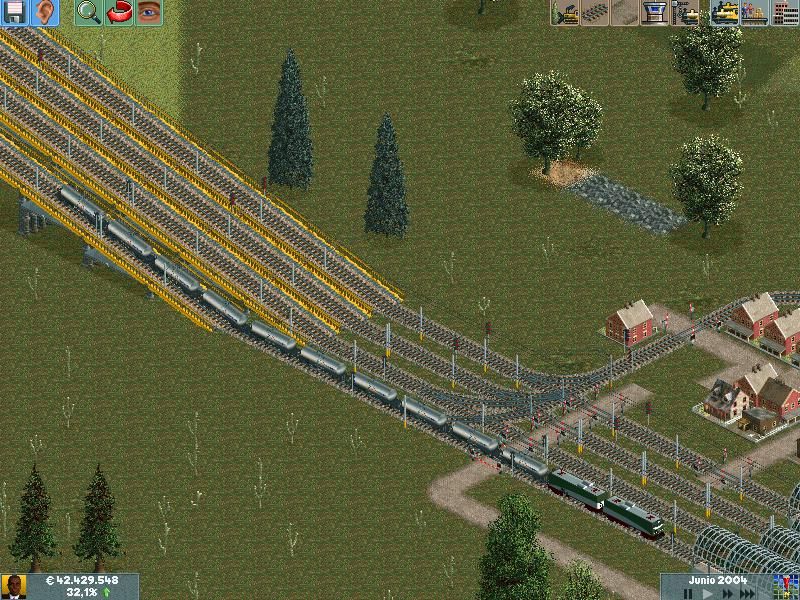The image size is (800, 600).
Task: Open the airport and port building tool
Action: tap(656, 13)
